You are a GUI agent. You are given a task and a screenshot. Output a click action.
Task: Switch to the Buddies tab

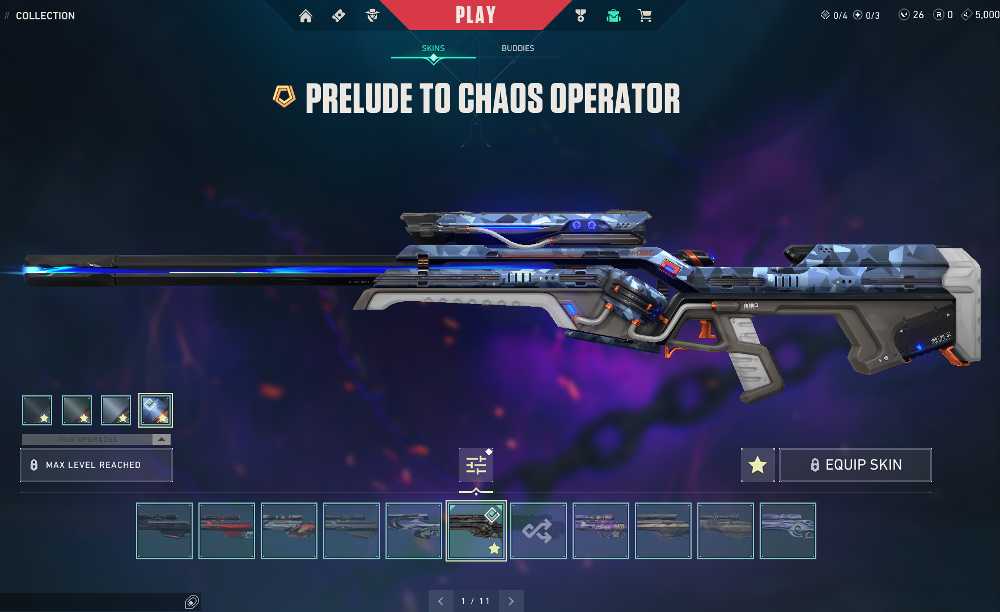click(x=518, y=48)
